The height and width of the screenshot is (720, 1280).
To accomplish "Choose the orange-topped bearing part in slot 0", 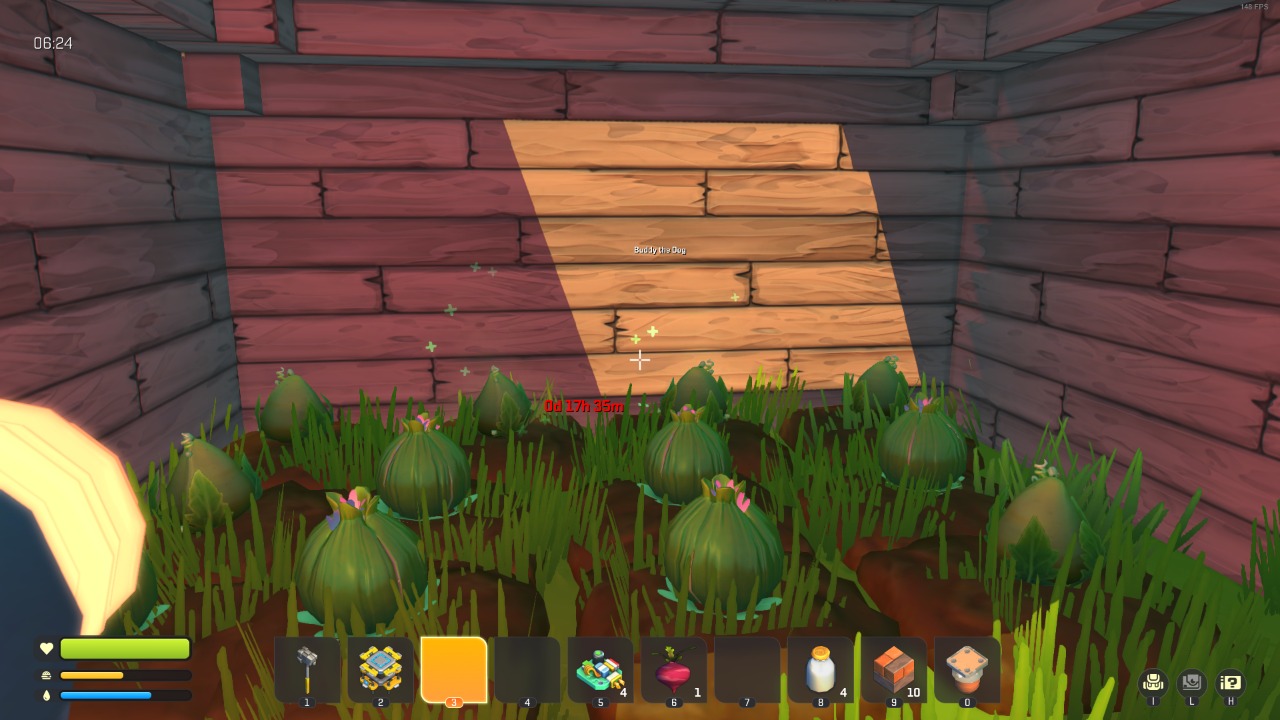I will [967, 669].
